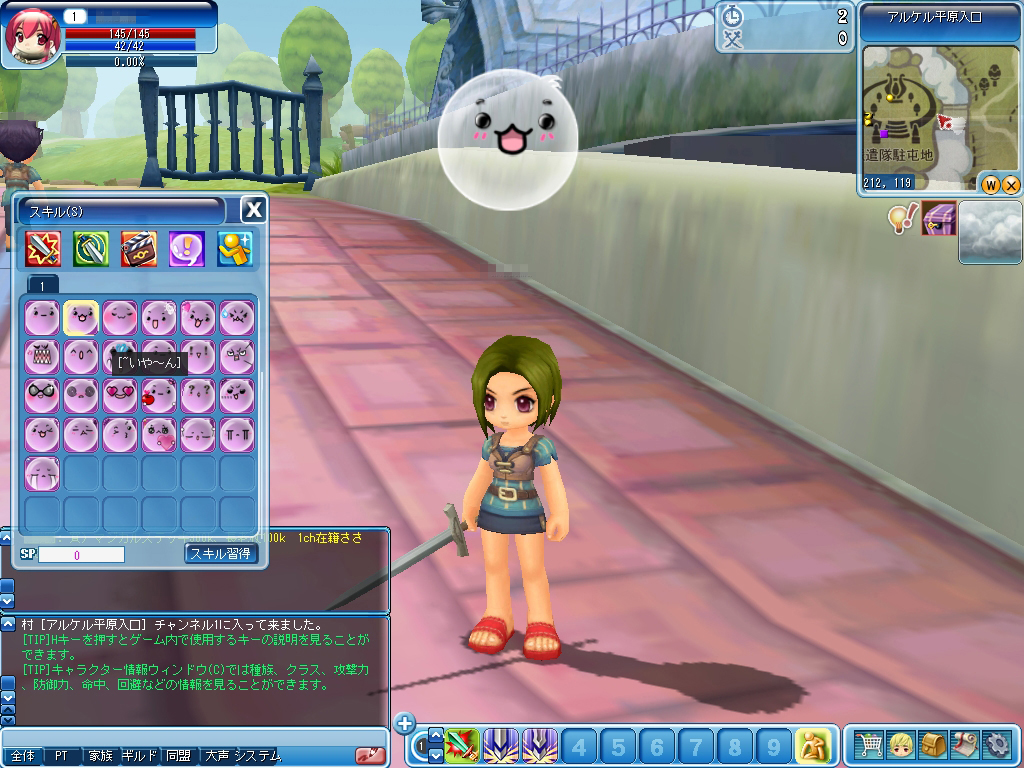
Task: Switch to the film clapperboard skill category
Action: pyautogui.click(x=139, y=248)
